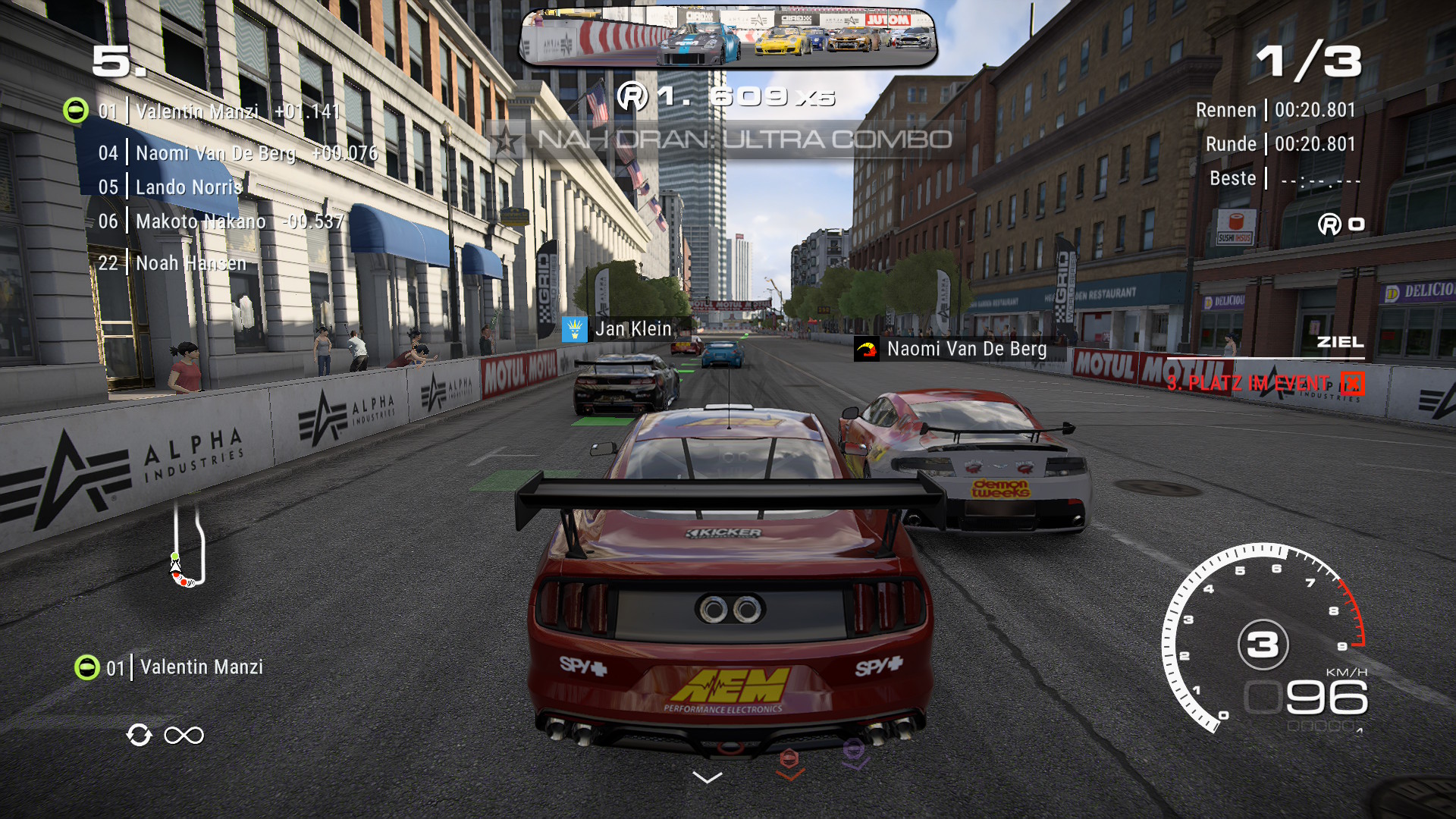Viewport: 1456px width, 819px height.
Task: Pick Makoto Nakano's row in the standings
Action: click(x=220, y=221)
